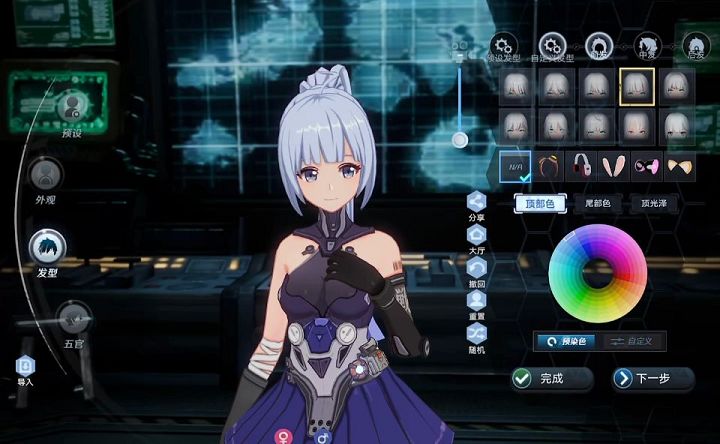This screenshot has height=444, width=720.
Task: Switch to 自定义 custom color mode
Action: point(632,341)
